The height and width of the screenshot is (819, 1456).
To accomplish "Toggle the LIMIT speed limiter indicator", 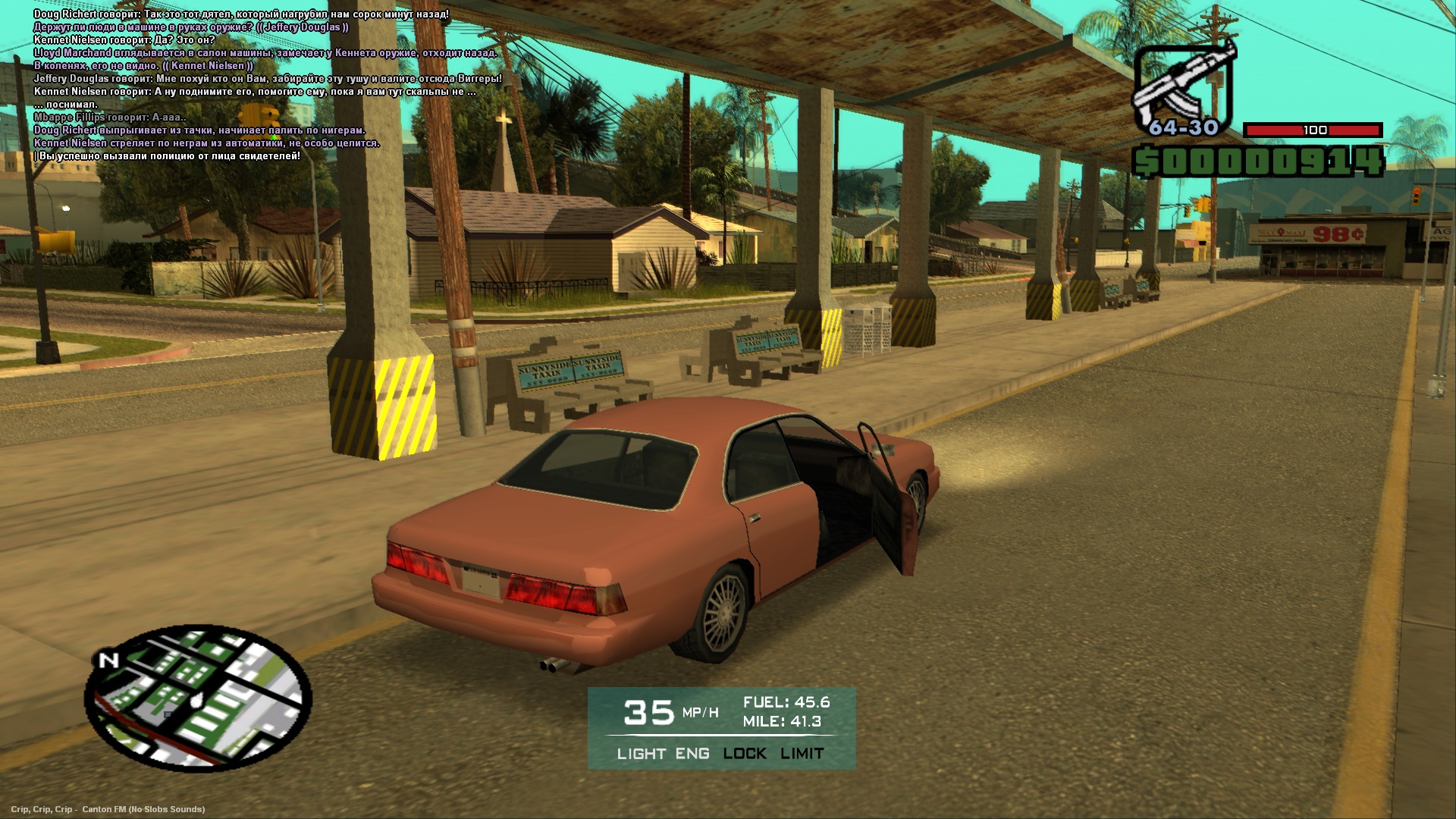I will [802, 754].
